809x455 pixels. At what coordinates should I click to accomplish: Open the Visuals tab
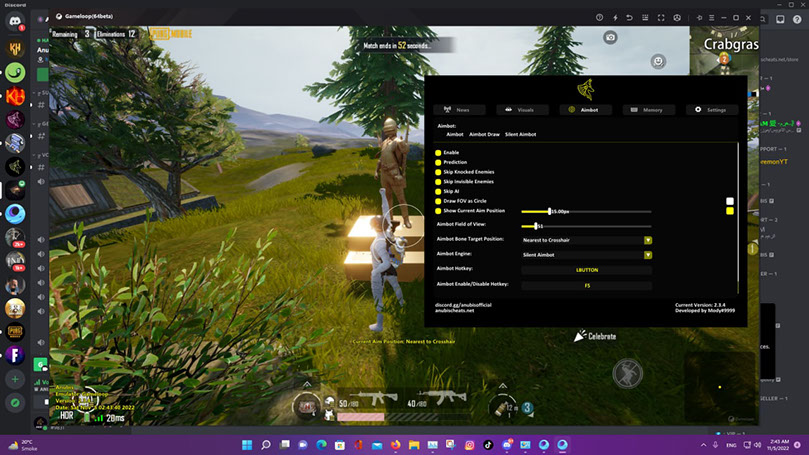click(522, 109)
